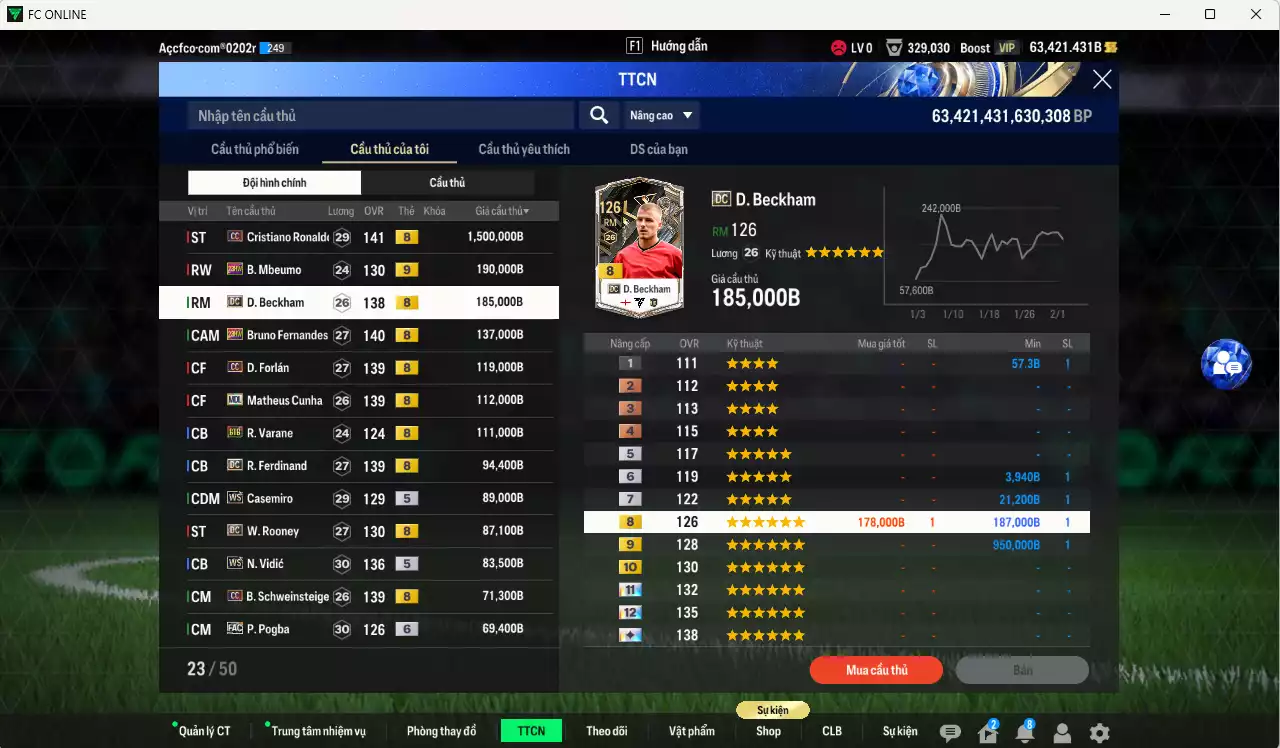Open the home icon with 2 badge

pos(988,731)
